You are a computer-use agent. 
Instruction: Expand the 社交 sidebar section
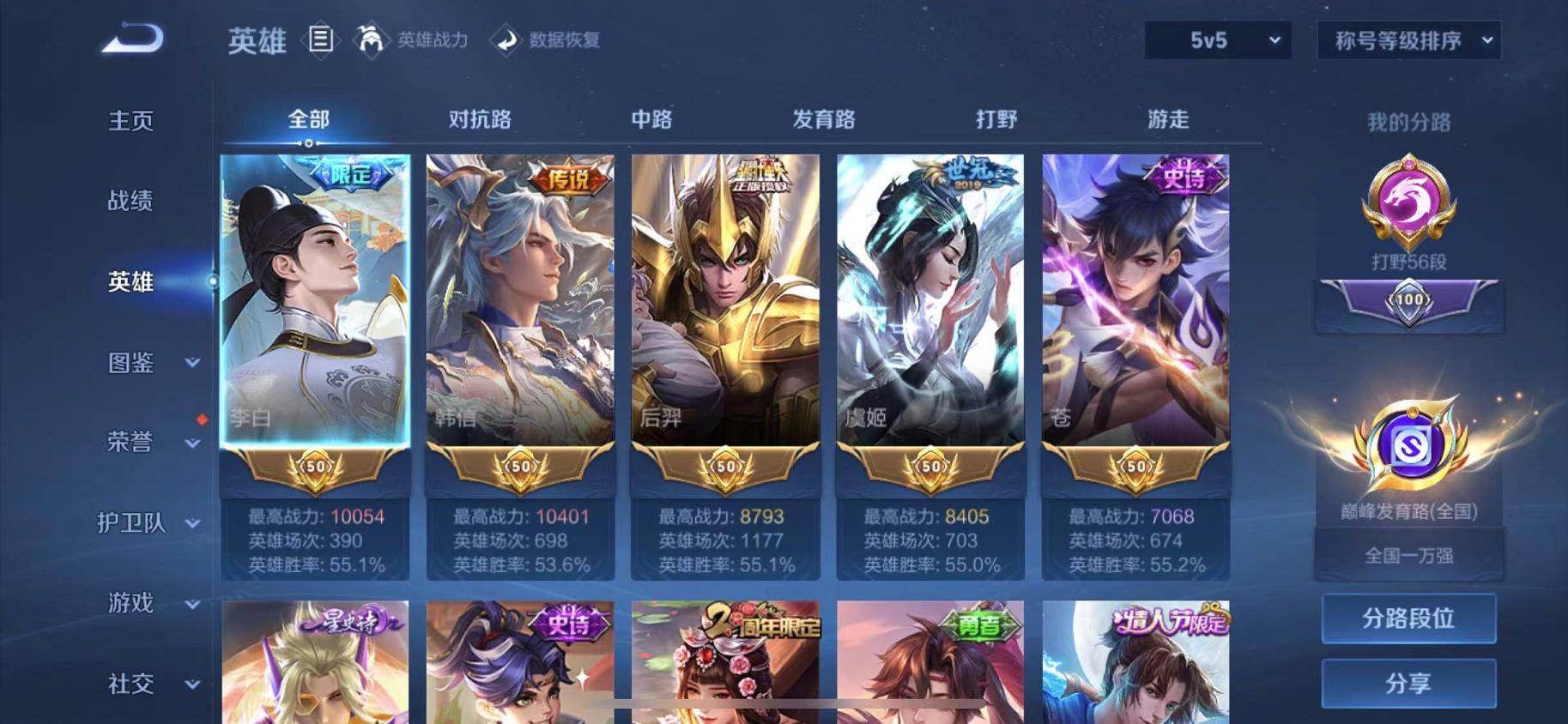pyautogui.click(x=146, y=685)
